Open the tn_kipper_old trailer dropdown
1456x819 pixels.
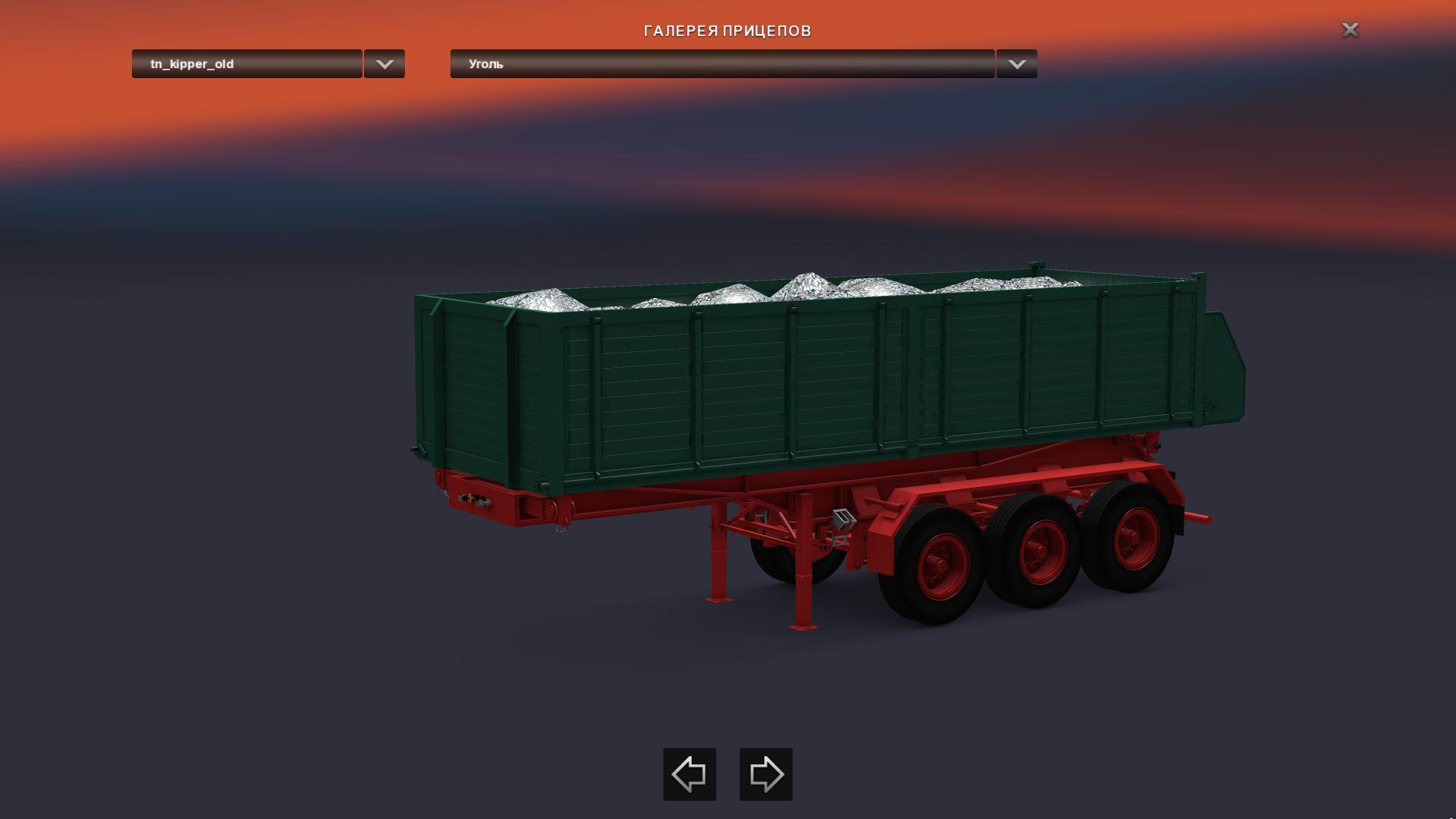pos(246,64)
